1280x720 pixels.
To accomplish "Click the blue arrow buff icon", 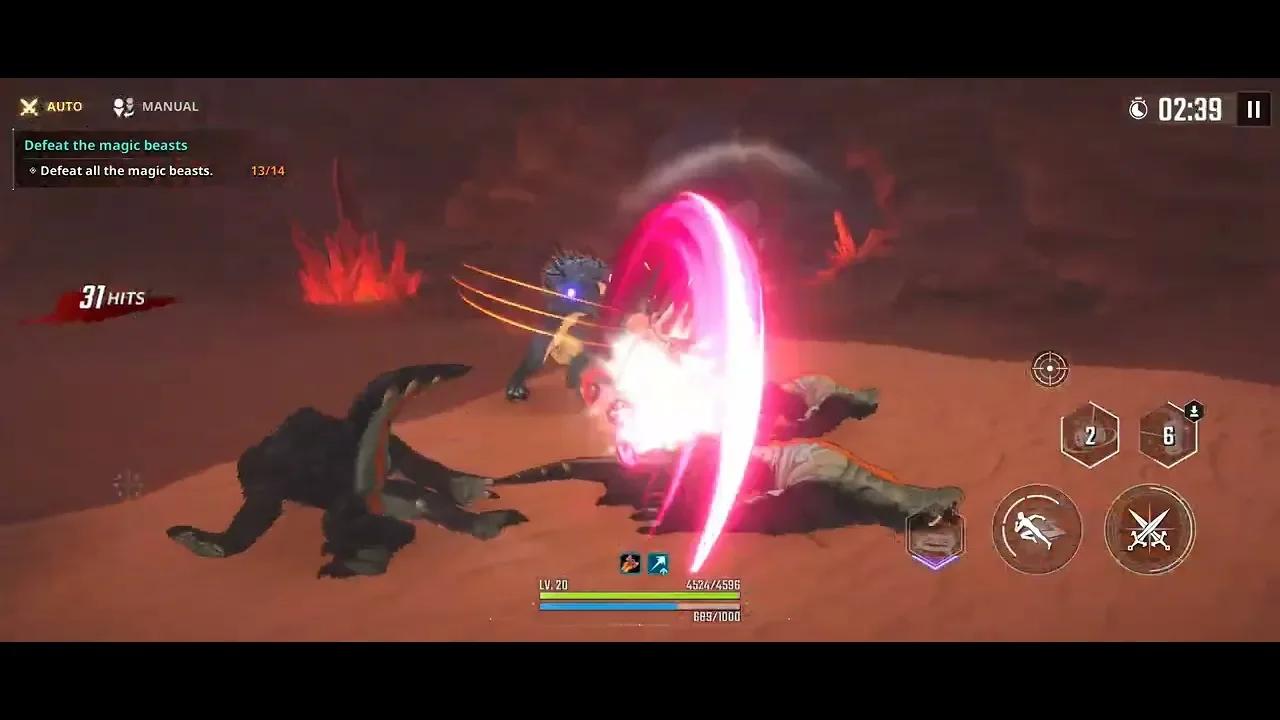I will click(658, 563).
